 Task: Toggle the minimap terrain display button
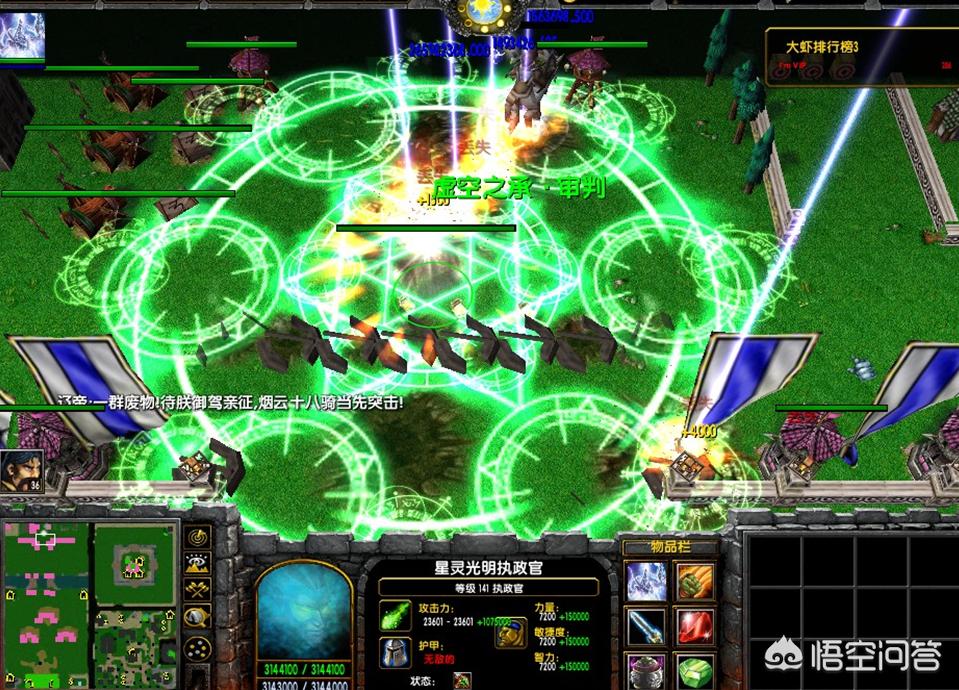click(x=198, y=566)
